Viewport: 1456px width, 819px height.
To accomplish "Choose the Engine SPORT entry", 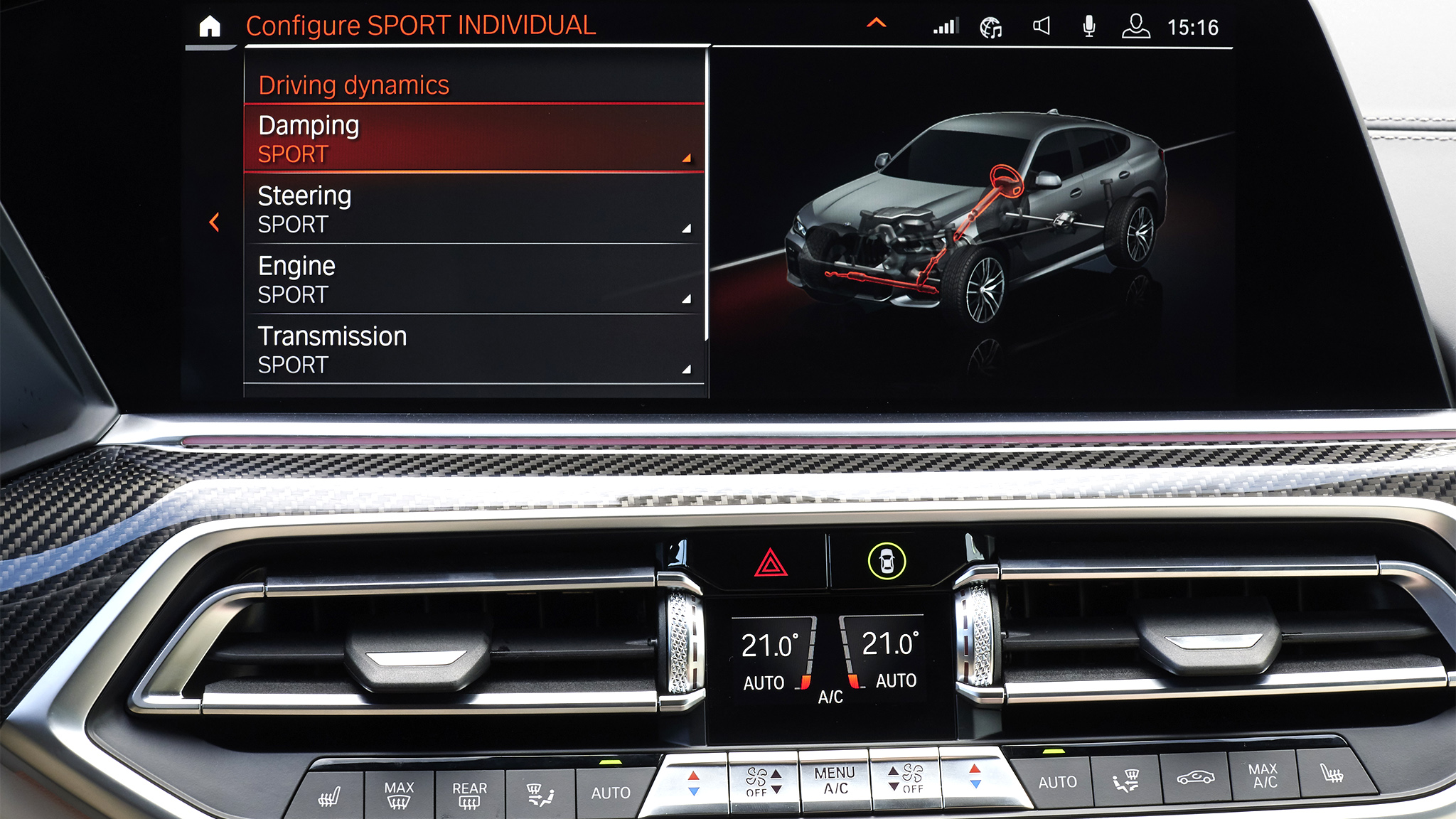I will click(474, 279).
